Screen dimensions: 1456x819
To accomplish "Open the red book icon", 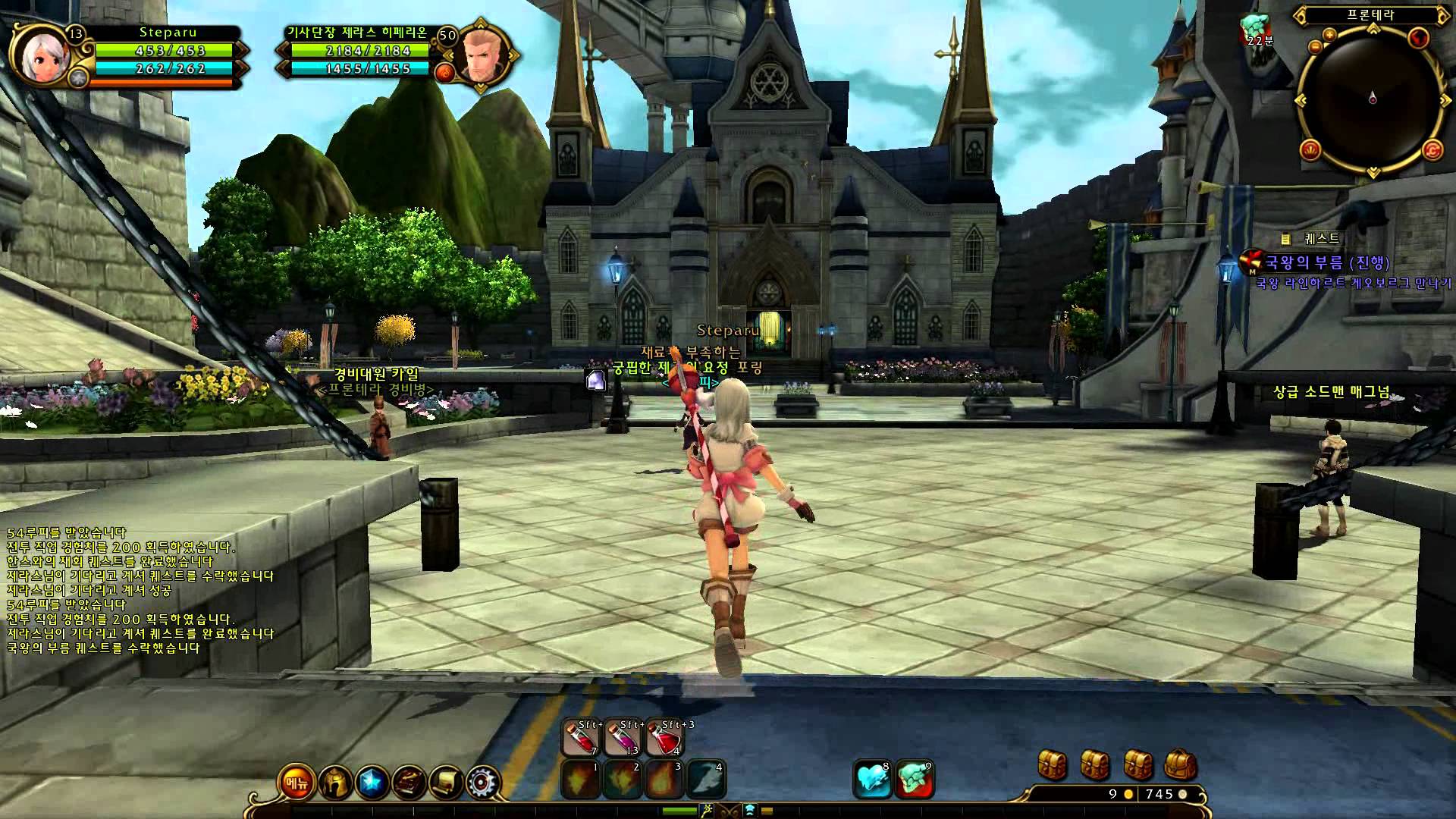I will pyautogui.click(x=409, y=783).
